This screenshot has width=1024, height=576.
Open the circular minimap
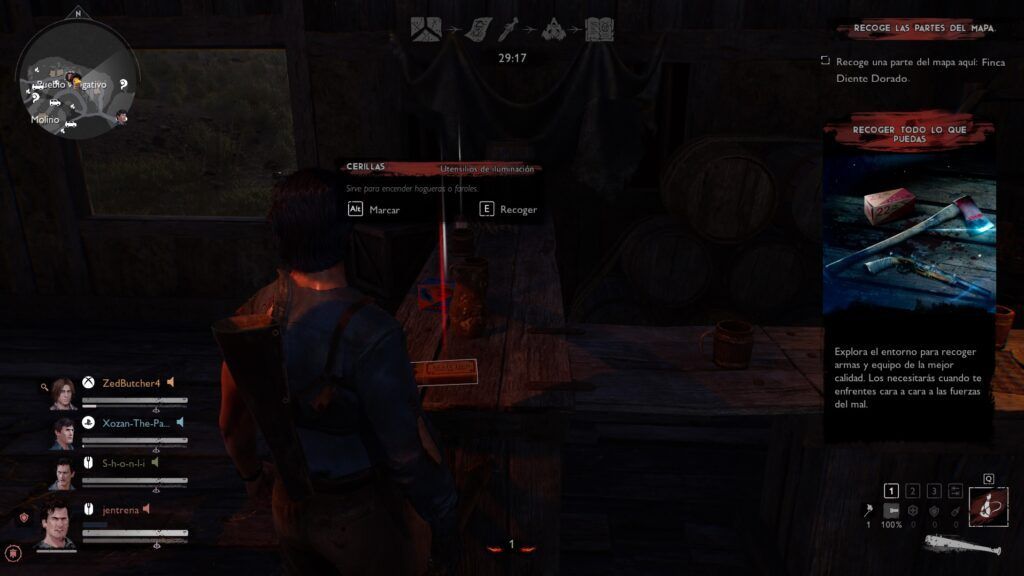pyautogui.click(x=78, y=79)
